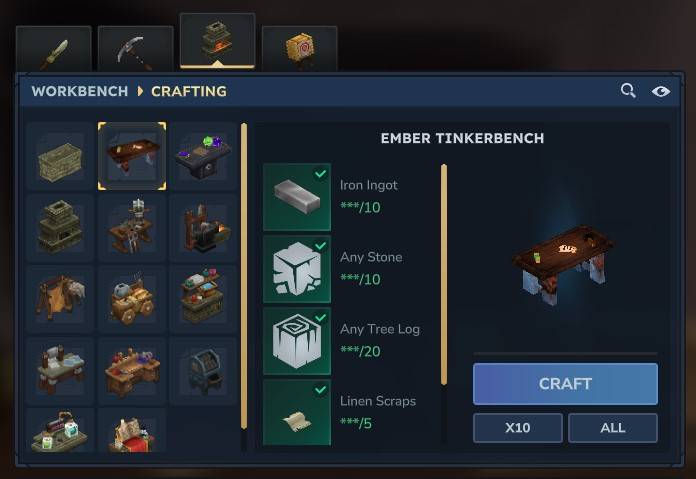Craft the Ember Tinkerbench
The height and width of the screenshot is (479, 696).
565,384
